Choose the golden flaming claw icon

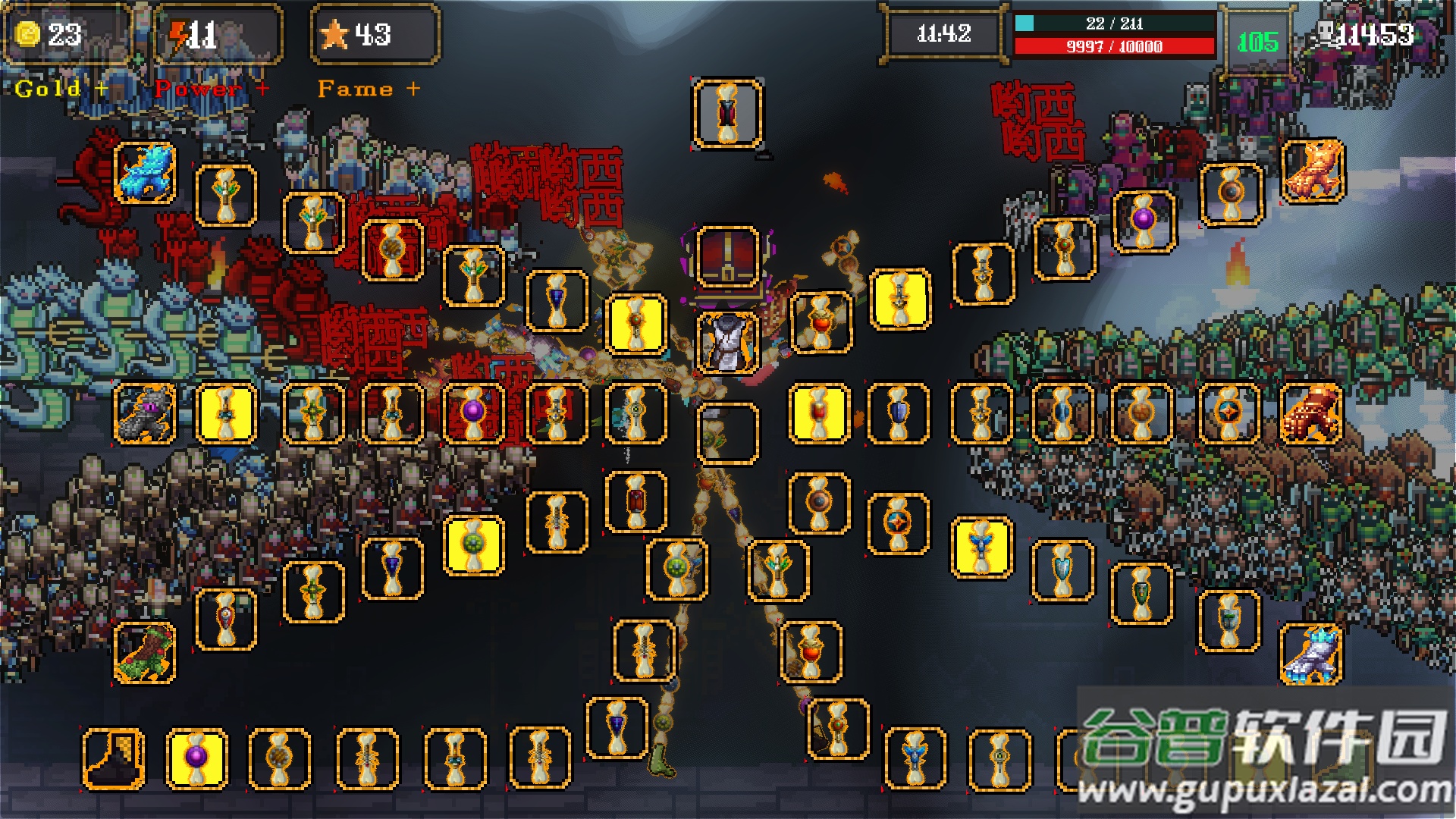pyautogui.click(x=1313, y=171)
